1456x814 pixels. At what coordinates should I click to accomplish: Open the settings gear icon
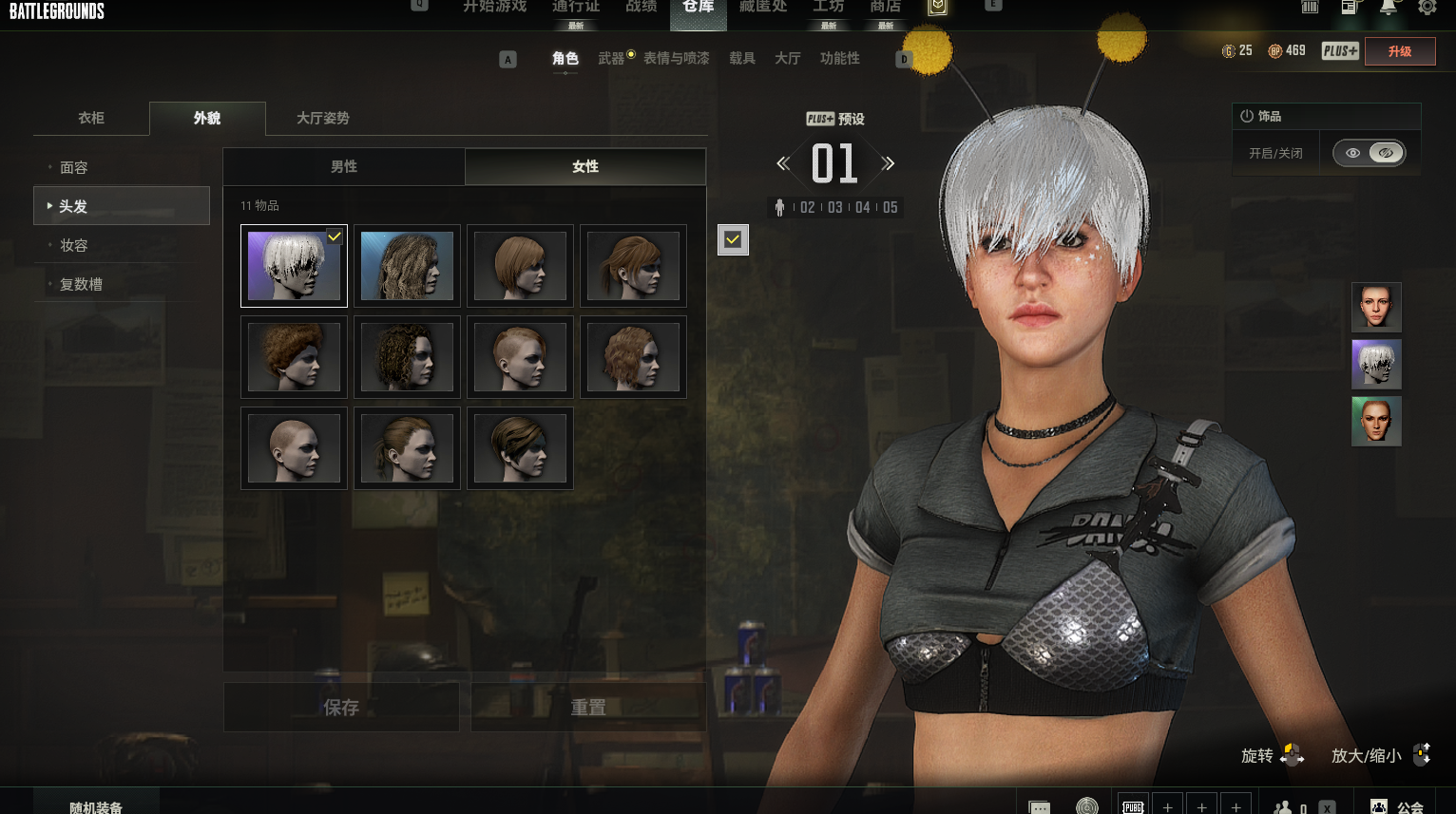click(1427, 8)
